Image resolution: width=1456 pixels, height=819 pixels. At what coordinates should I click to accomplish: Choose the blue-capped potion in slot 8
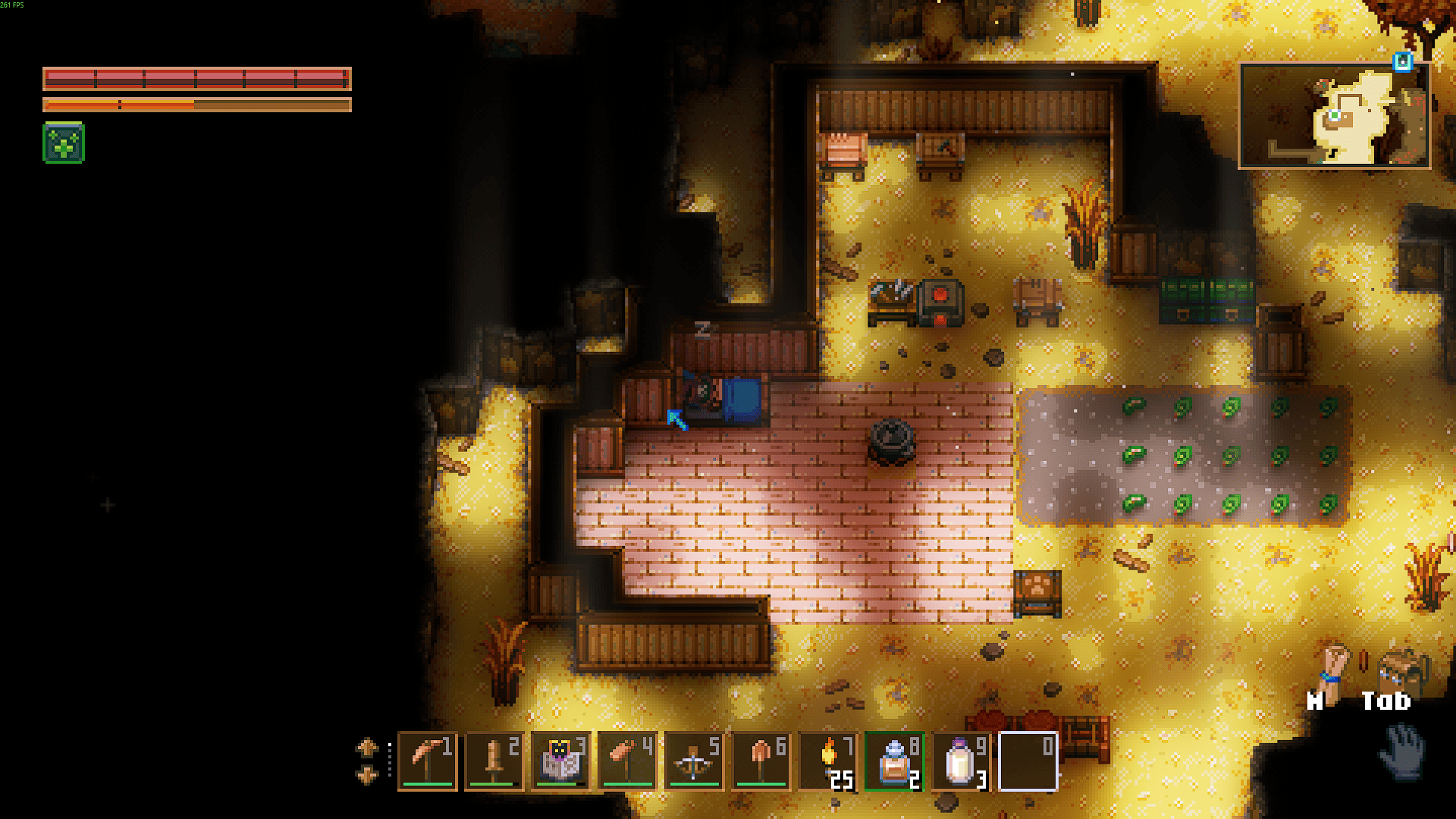click(894, 761)
